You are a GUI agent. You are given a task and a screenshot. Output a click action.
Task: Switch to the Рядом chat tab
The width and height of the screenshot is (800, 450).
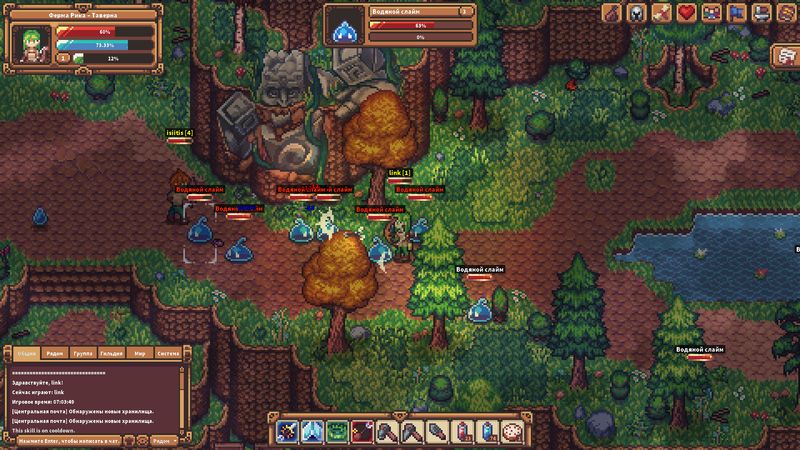pos(56,353)
